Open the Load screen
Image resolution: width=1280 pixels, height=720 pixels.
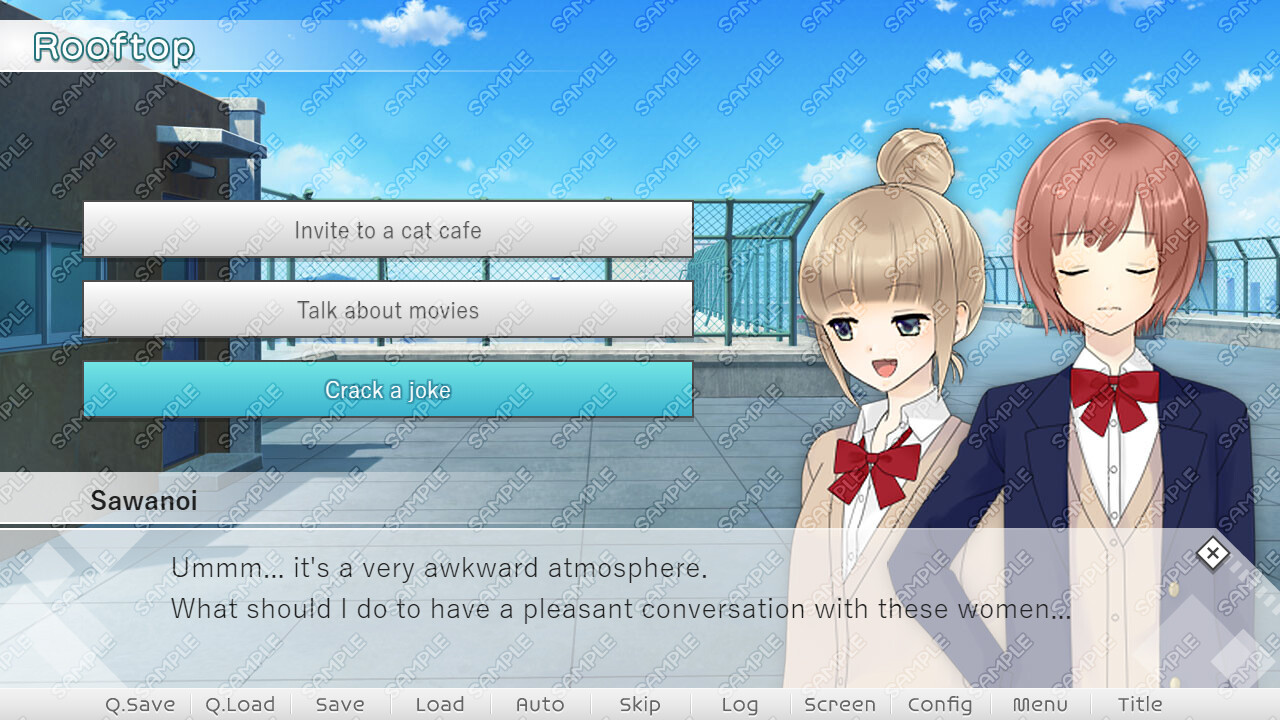coord(439,704)
